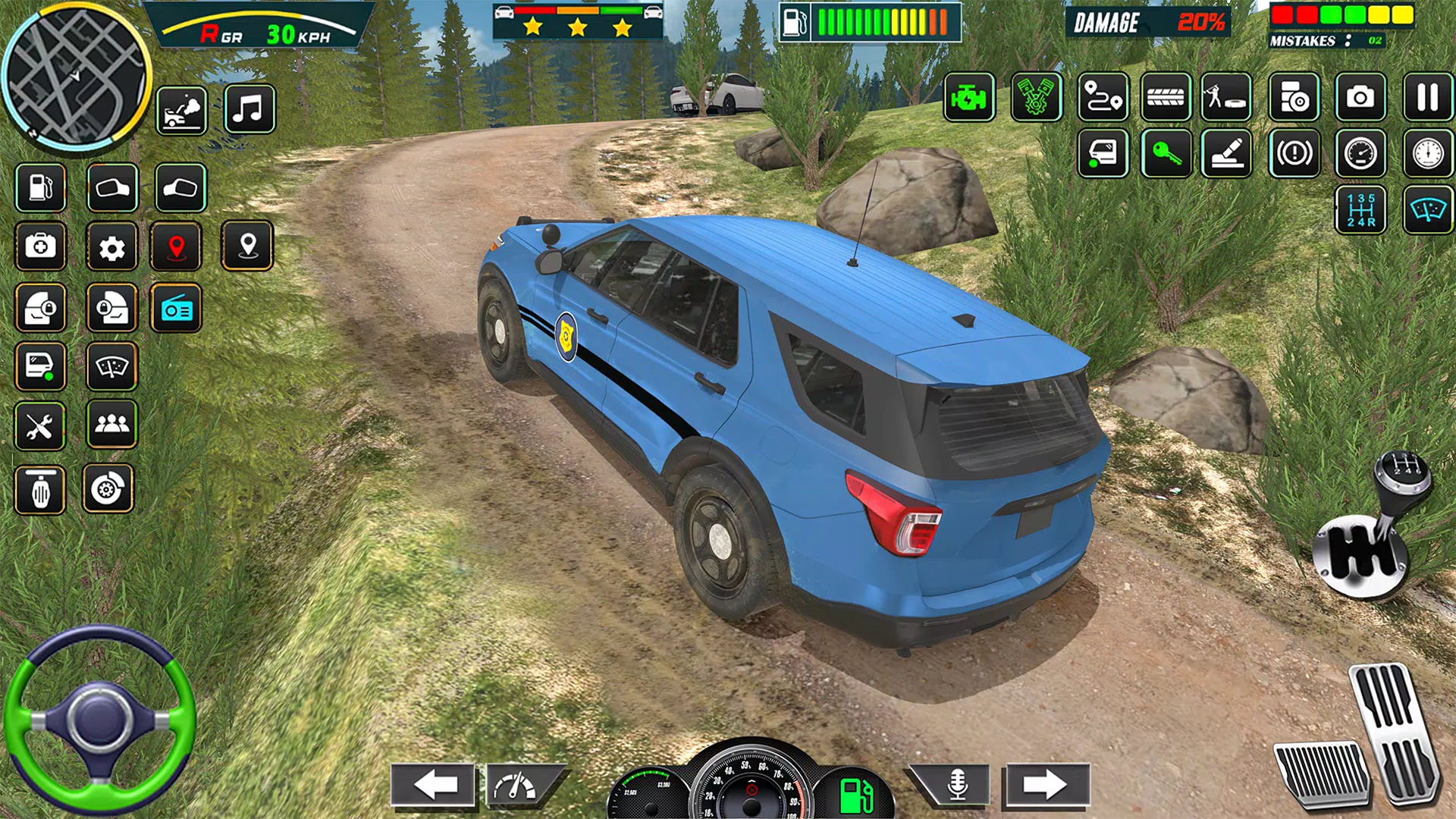Click the gear pattern 135/24R button
This screenshot has height=819, width=1456.
1360,210
